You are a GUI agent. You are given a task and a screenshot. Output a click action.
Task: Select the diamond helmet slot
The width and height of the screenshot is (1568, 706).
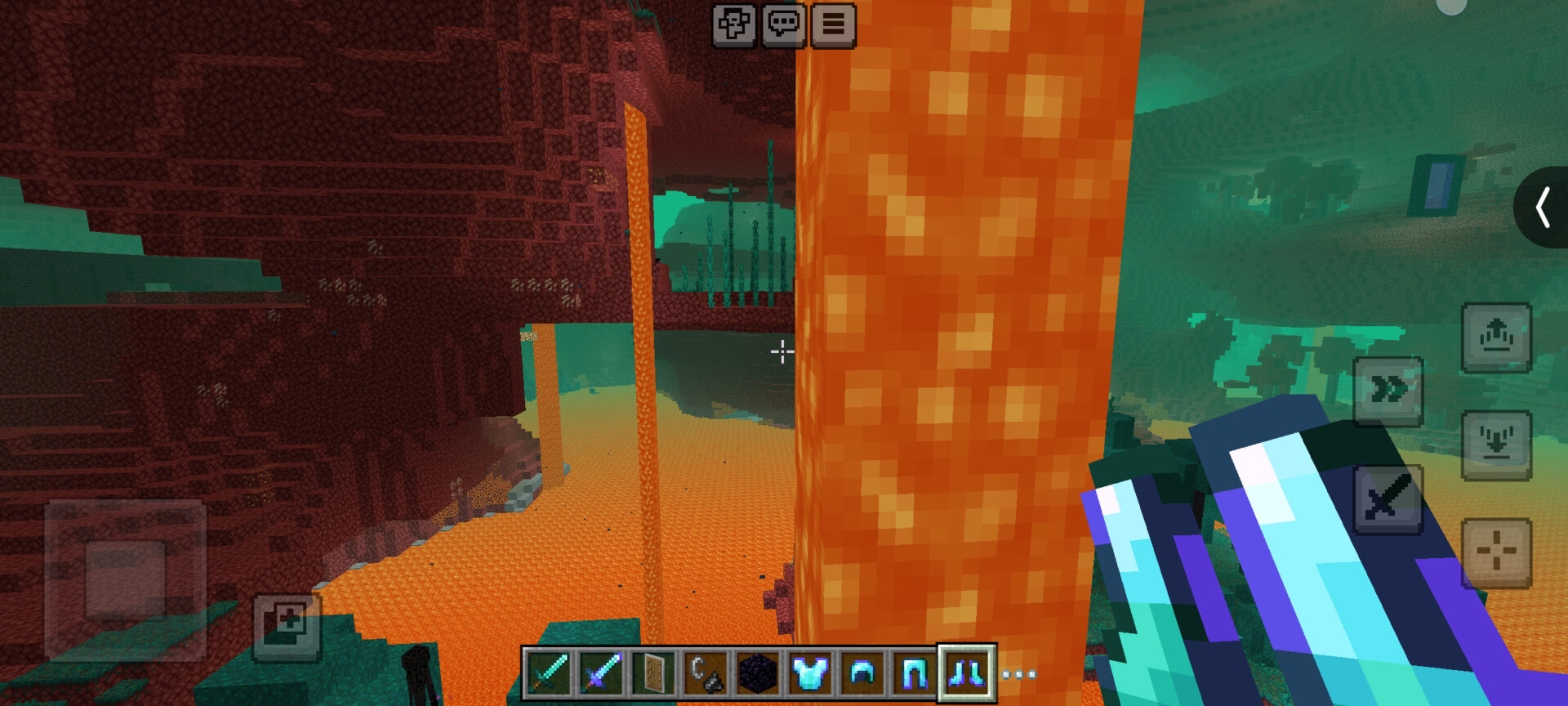(862, 673)
